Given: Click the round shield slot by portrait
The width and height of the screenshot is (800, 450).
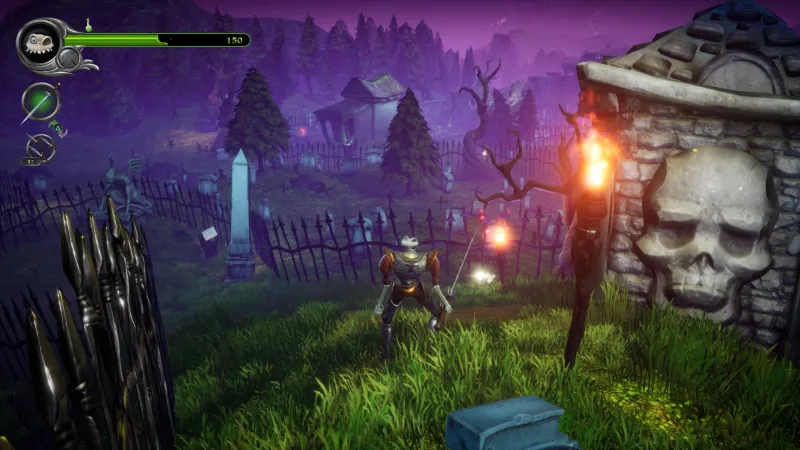Looking at the screenshot, I should coord(68,59).
